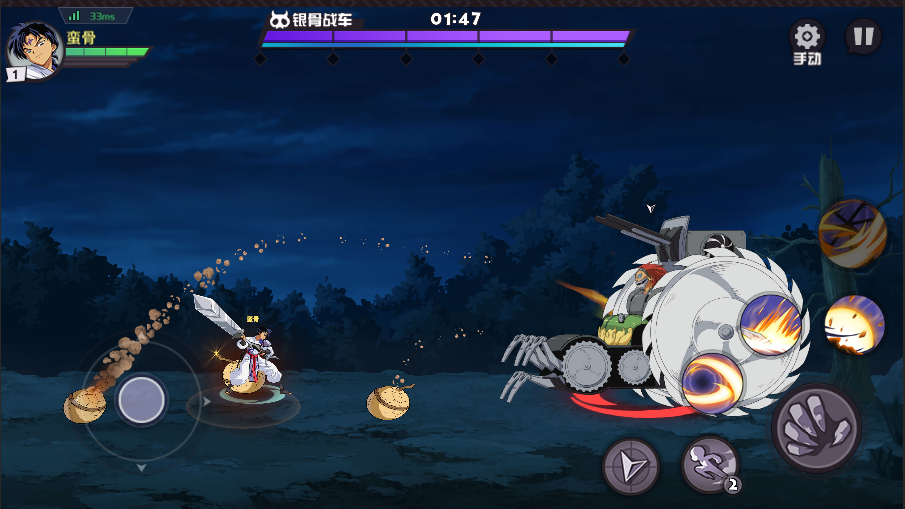Trigger the flame slash skill

771,324
